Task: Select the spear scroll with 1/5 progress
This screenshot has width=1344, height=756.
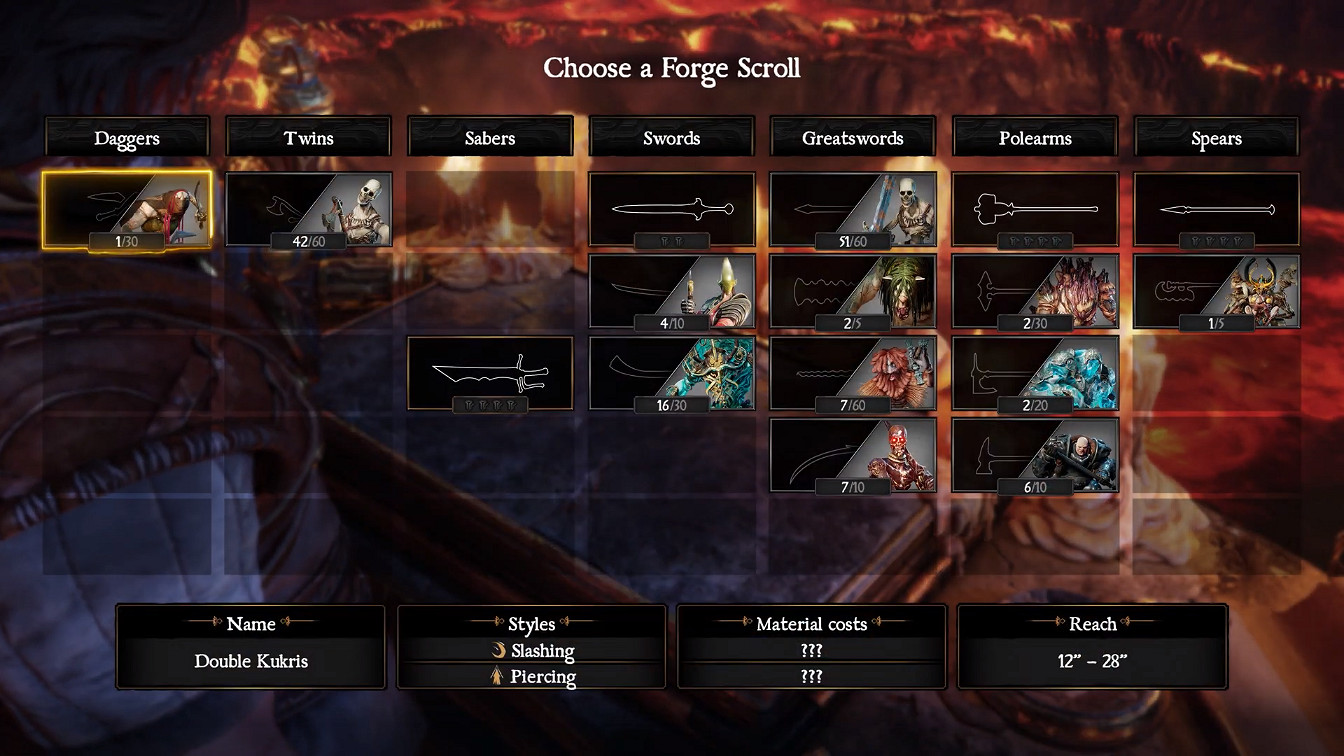Action: point(1216,290)
